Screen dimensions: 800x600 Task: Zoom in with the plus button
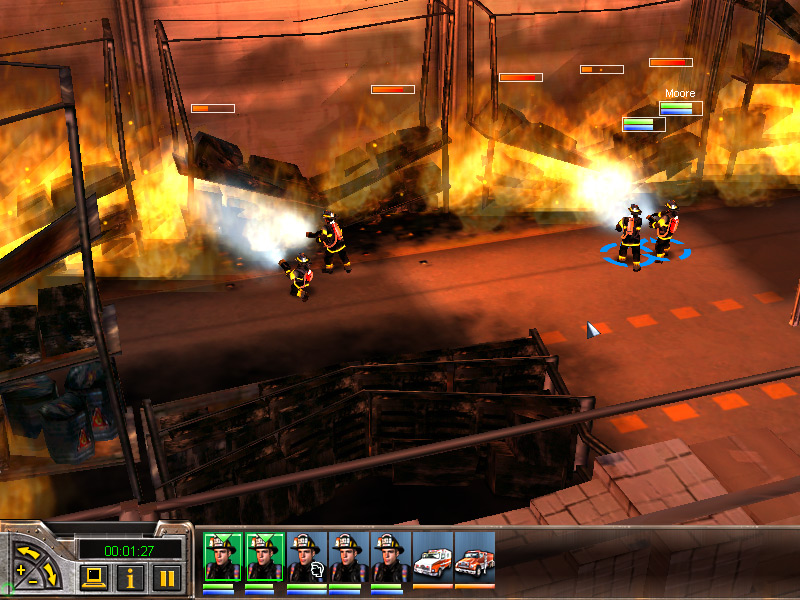(21, 570)
